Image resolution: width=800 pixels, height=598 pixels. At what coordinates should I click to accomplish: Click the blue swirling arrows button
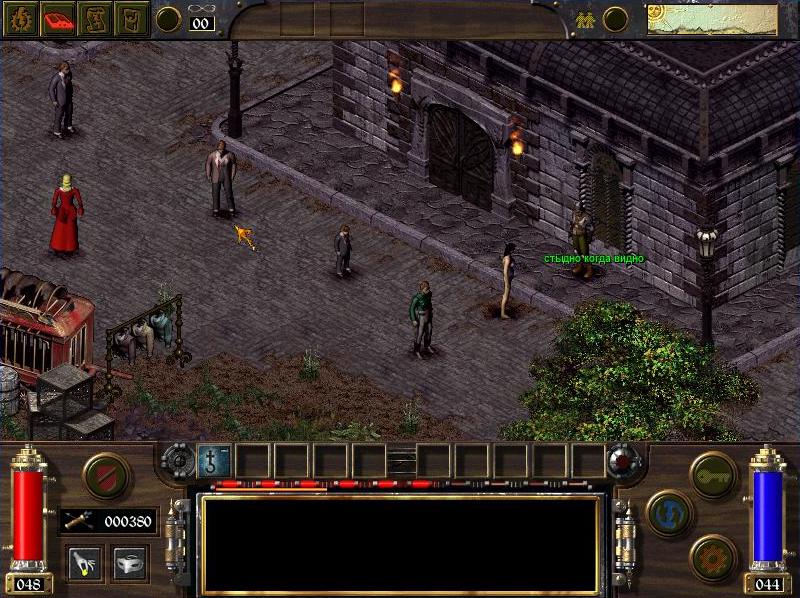point(669,512)
